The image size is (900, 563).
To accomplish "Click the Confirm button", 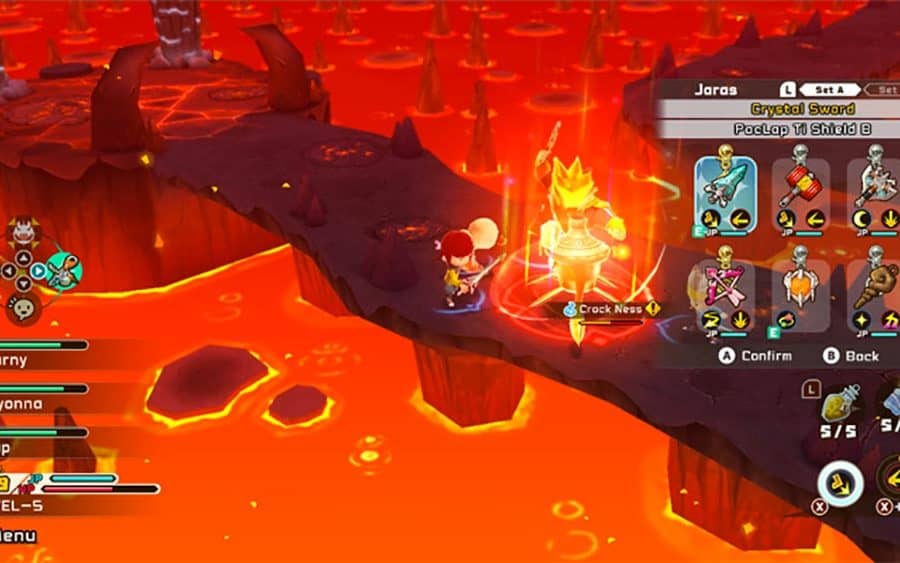I will [756, 355].
